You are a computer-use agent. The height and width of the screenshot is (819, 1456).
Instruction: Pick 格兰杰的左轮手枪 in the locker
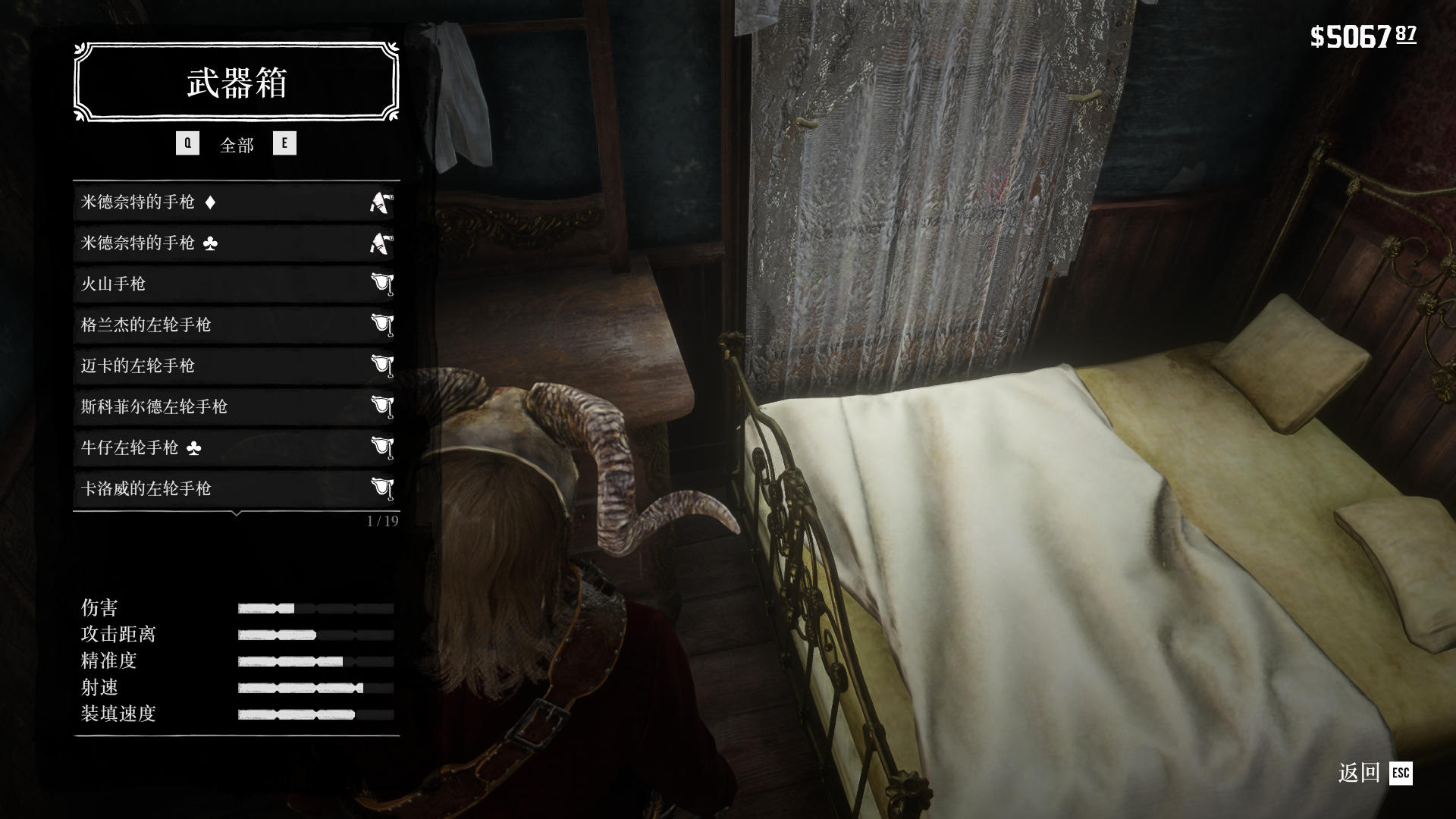[236, 325]
